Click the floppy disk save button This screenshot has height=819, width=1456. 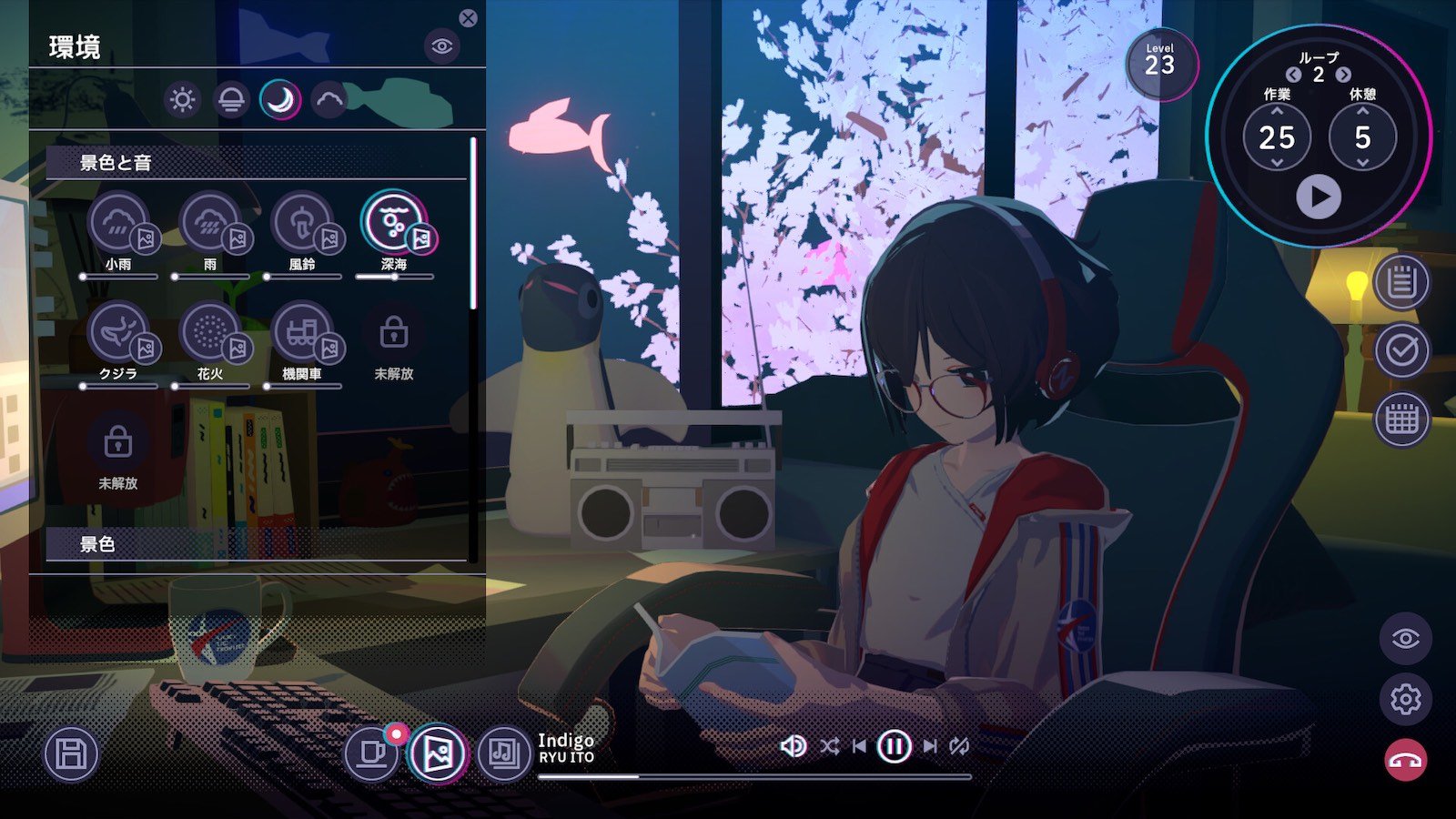[x=71, y=754]
